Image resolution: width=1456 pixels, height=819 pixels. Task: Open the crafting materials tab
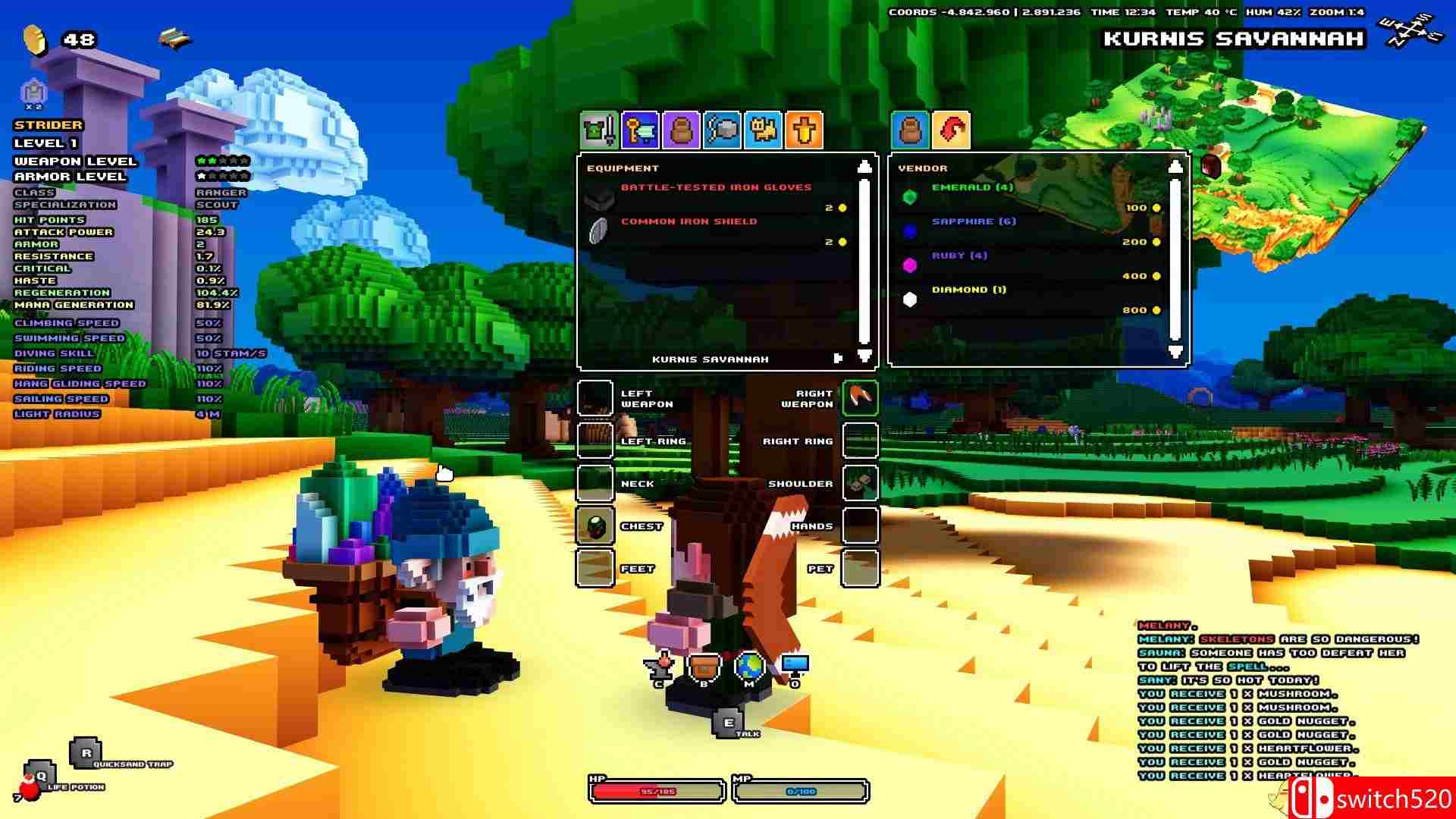[721, 130]
